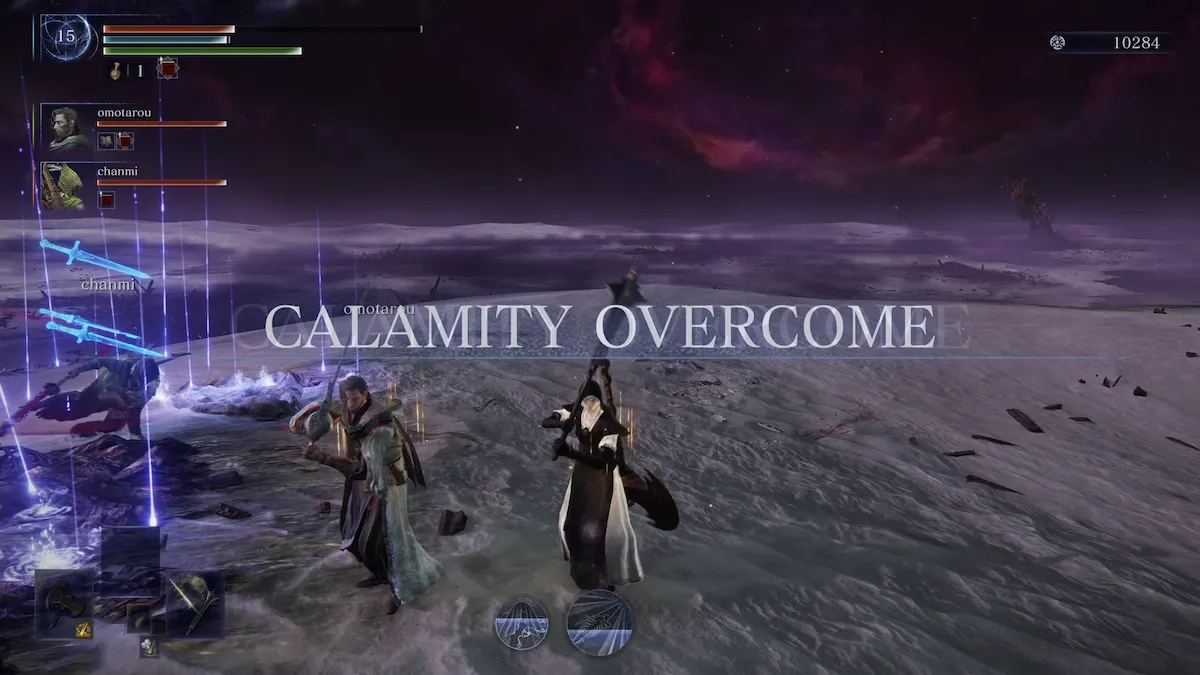Select the axe weapon slot
1200x675 pixels.
tap(65, 602)
